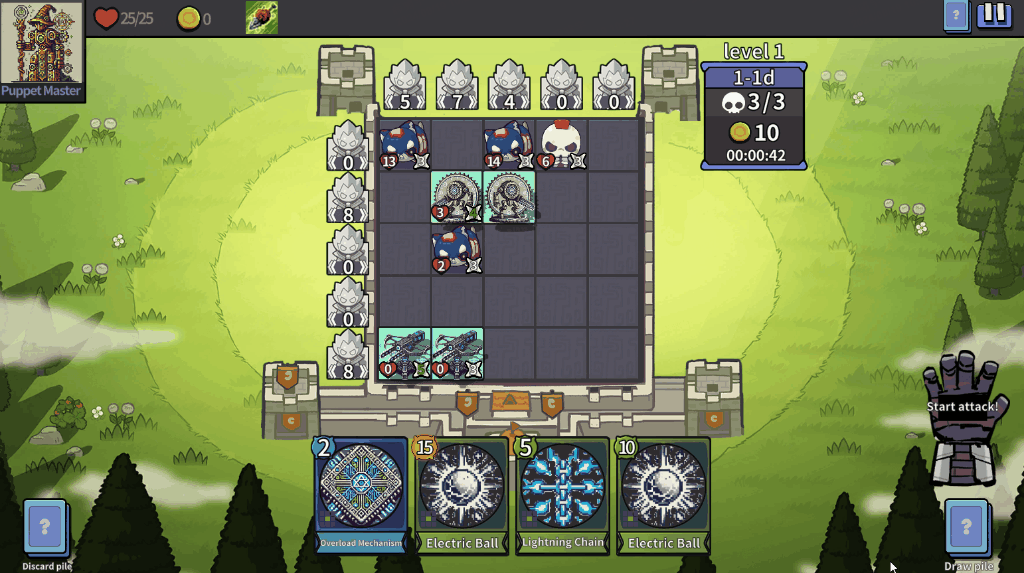Pick the Lightning Chain card

[x=563, y=495]
